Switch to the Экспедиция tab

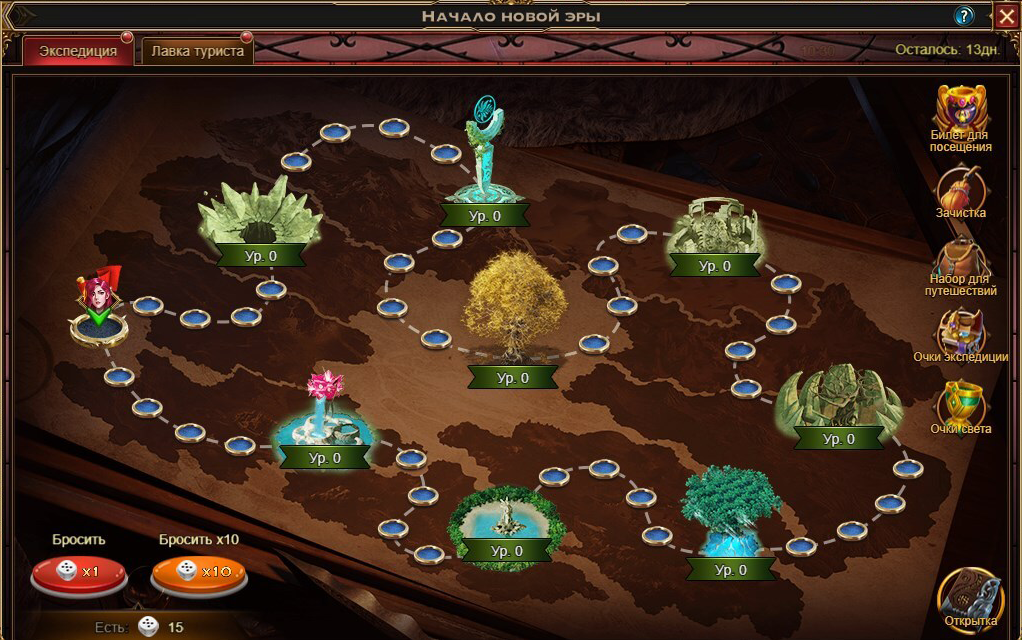78,51
